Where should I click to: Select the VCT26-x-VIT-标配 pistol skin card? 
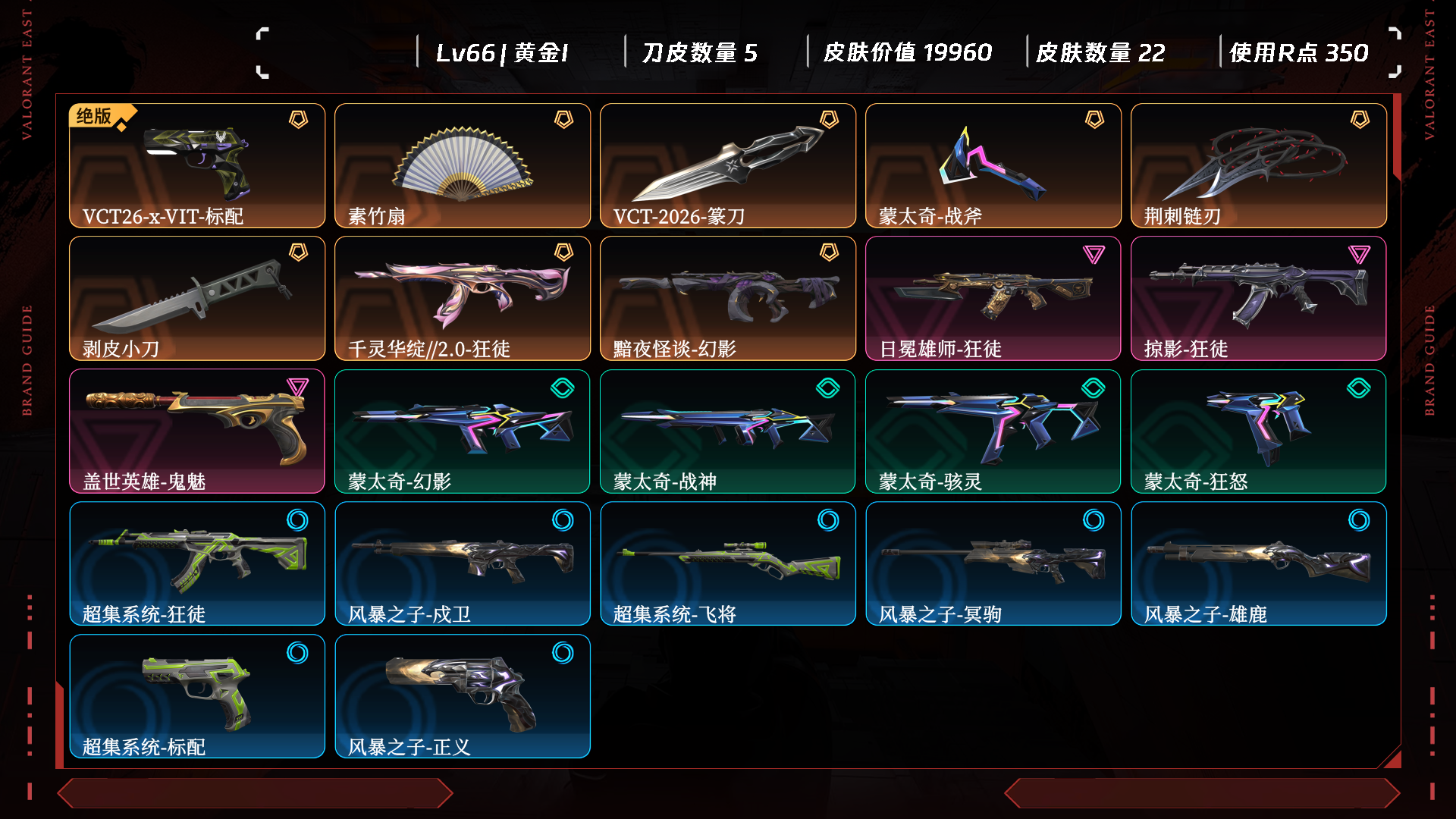(x=197, y=165)
